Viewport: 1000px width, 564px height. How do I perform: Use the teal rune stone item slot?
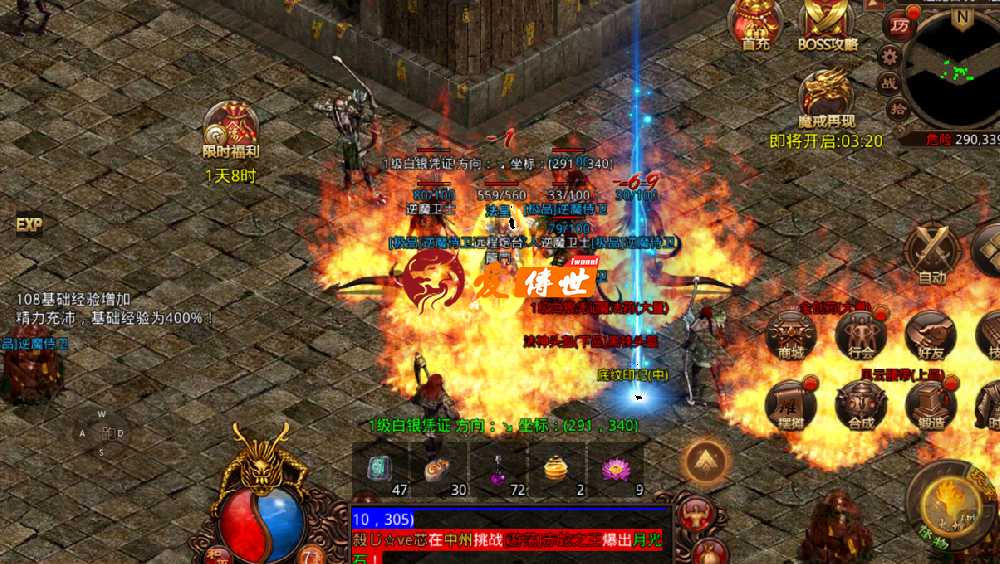[x=381, y=469]
